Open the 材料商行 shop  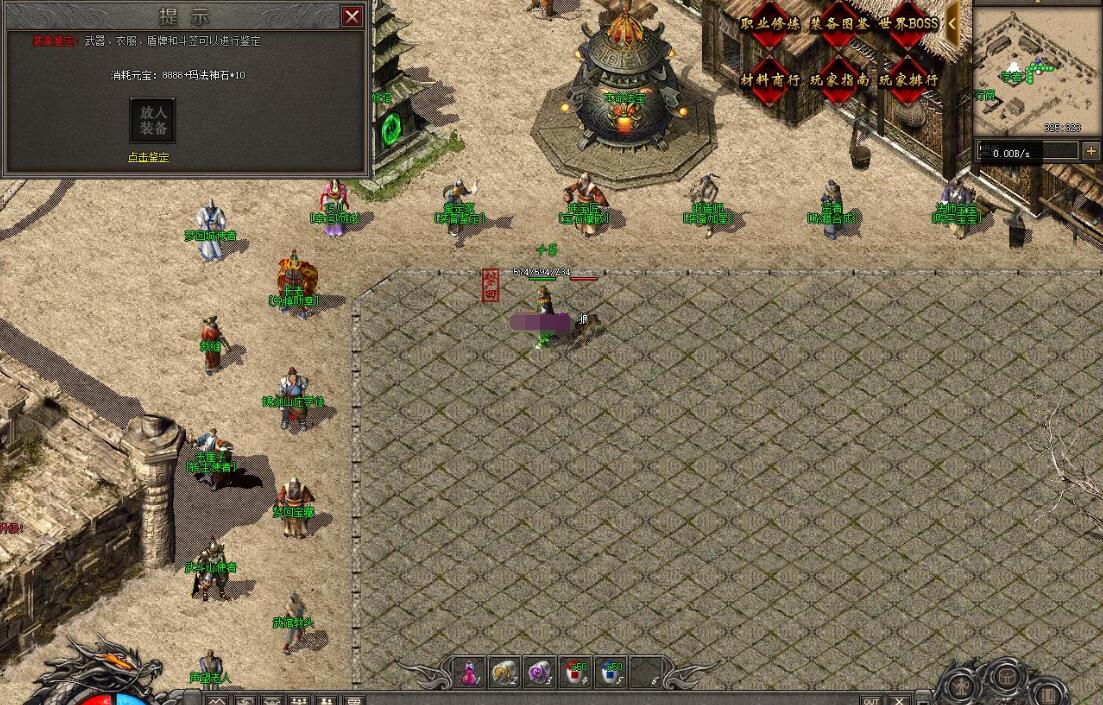pyautogui.click(x=770, y=79)
